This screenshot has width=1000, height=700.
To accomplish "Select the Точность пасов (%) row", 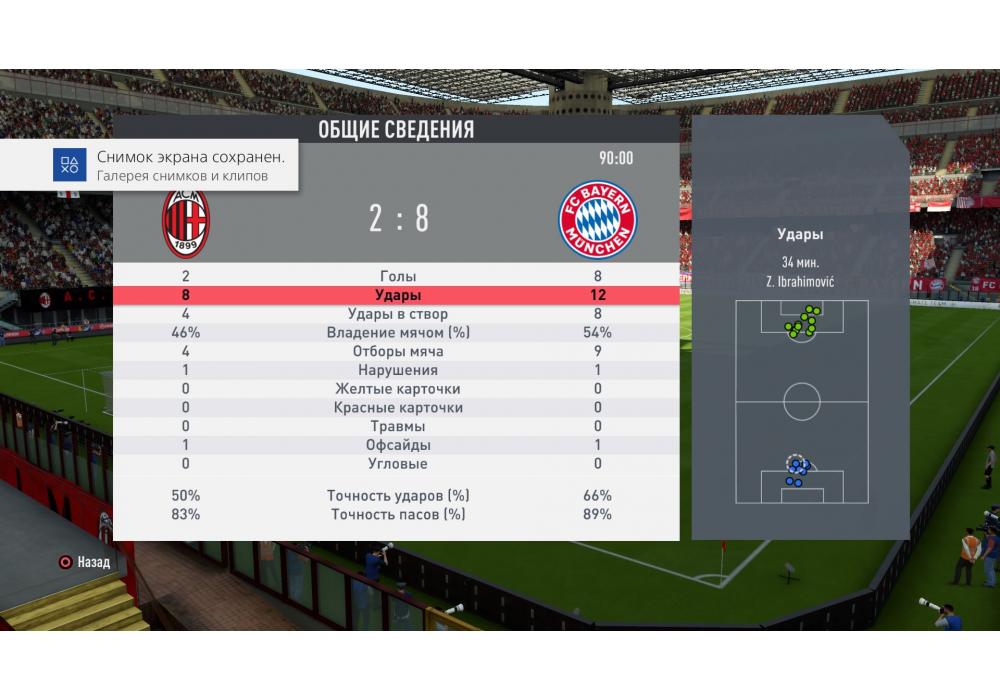I will coord(398,515).
